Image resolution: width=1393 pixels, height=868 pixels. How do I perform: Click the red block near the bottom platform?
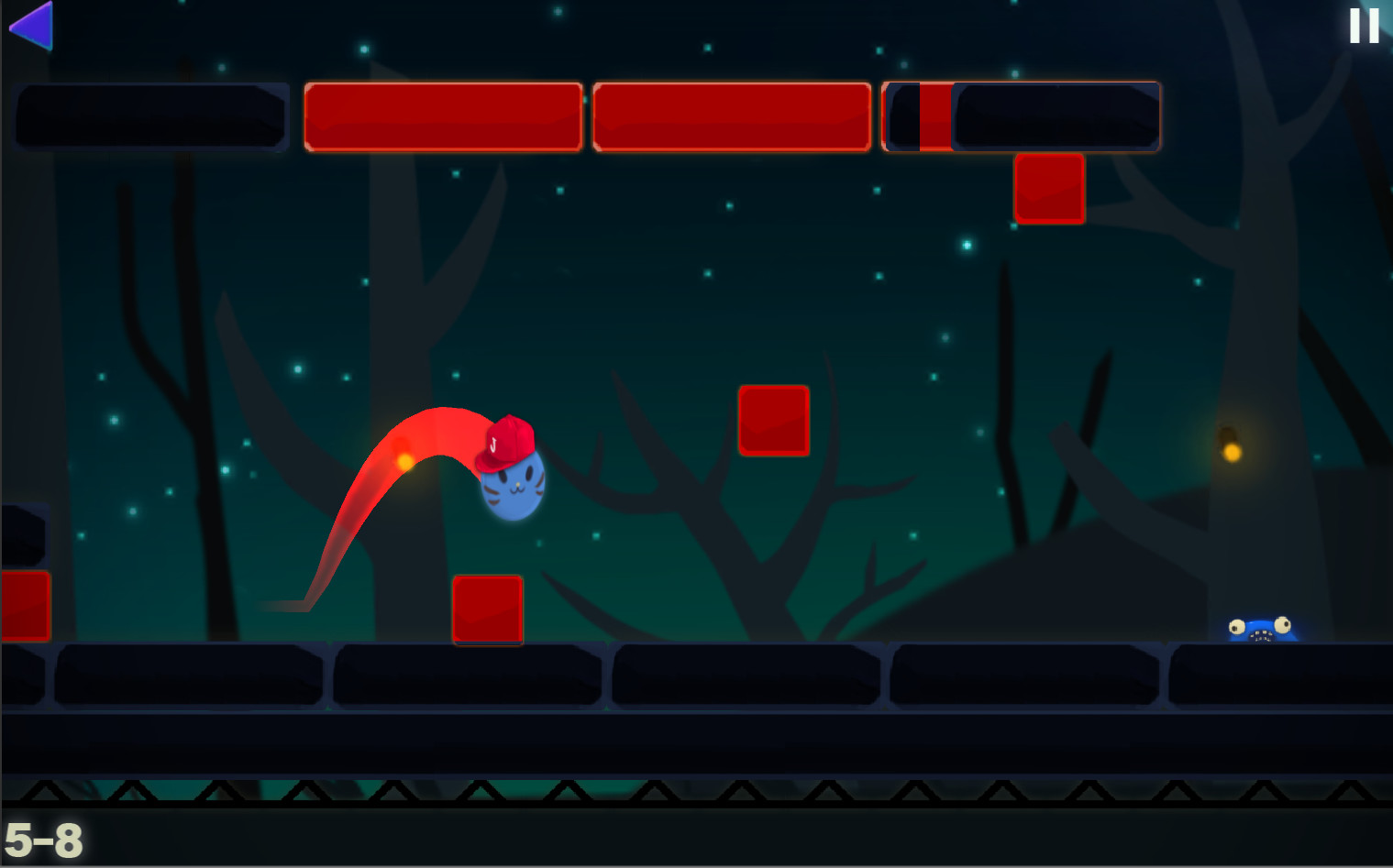point(487,610)
